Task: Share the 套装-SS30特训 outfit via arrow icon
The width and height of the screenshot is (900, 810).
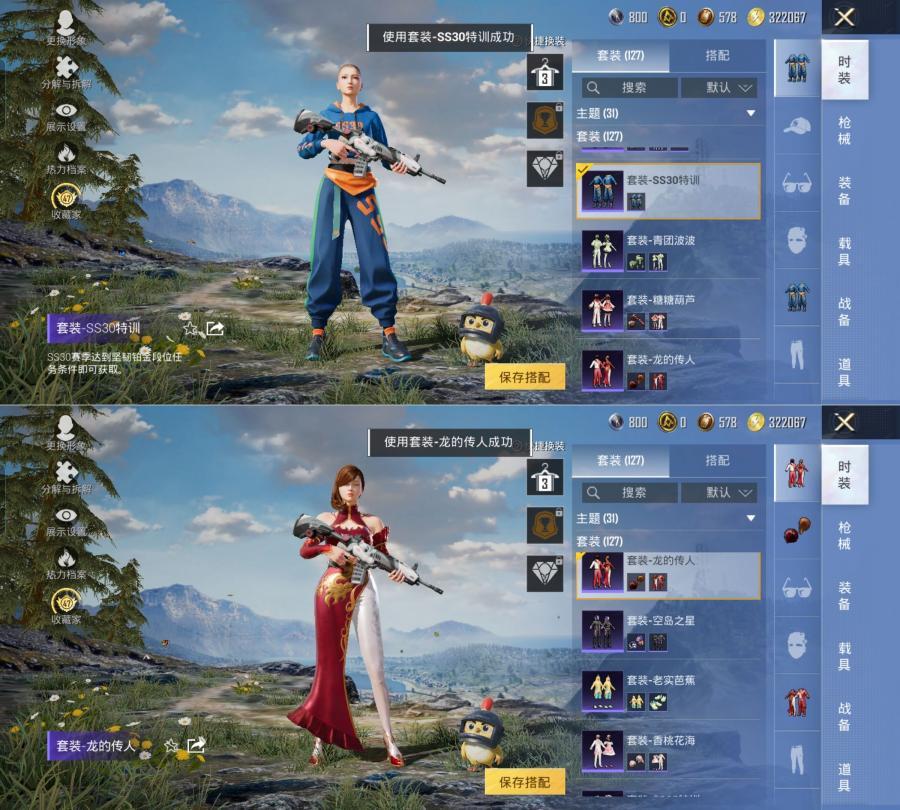Action: point(215,328)
